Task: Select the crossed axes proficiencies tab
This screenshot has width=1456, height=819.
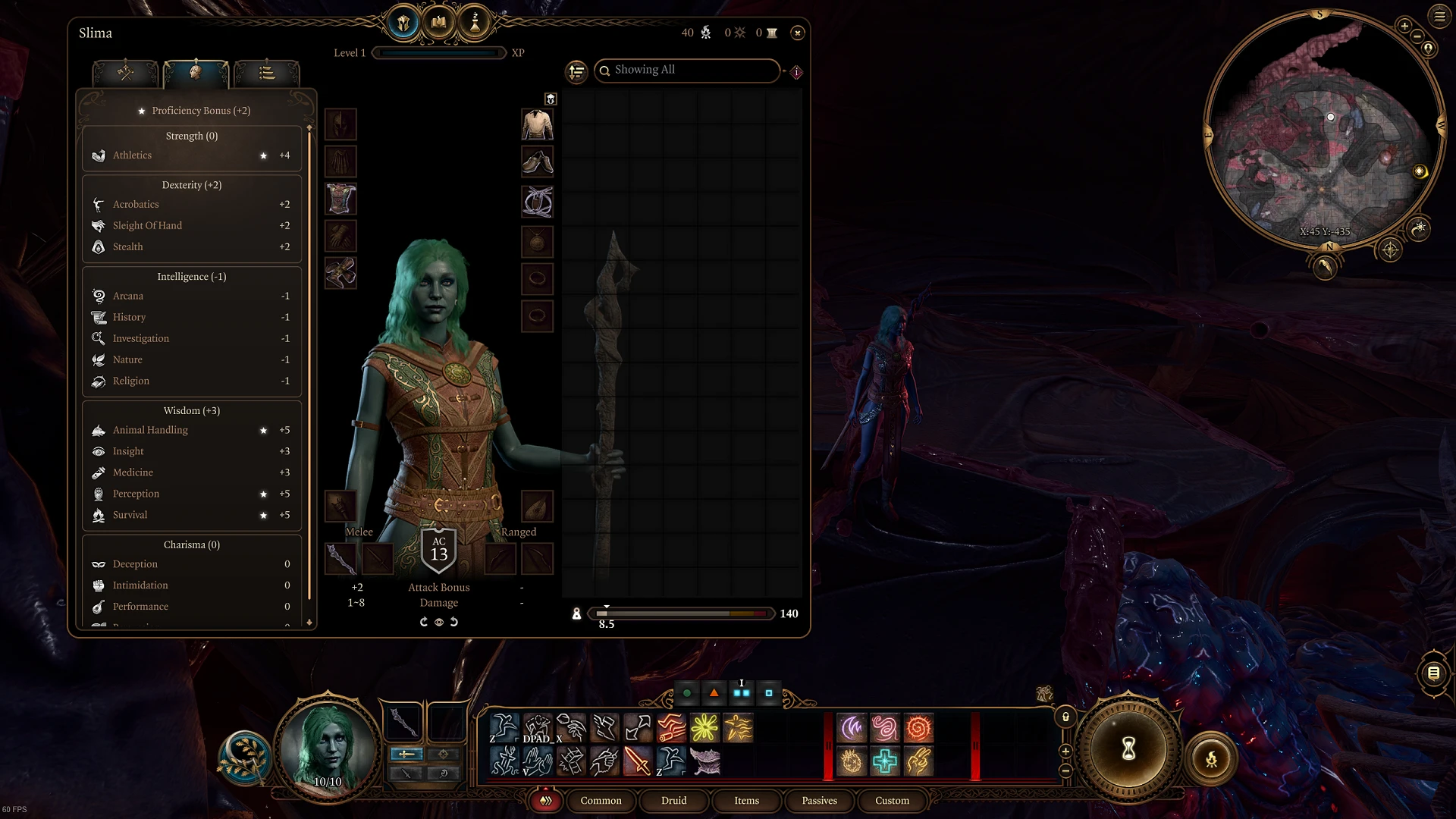Action: [x=125, y=73]
